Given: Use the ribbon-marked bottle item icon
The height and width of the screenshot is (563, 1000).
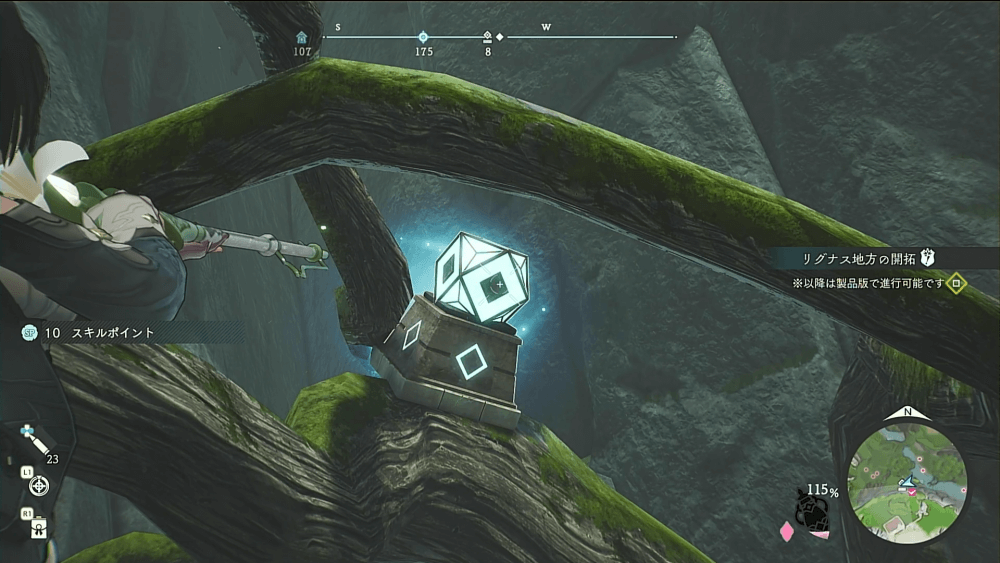Looking at the screenshot, I should [39, 528].
